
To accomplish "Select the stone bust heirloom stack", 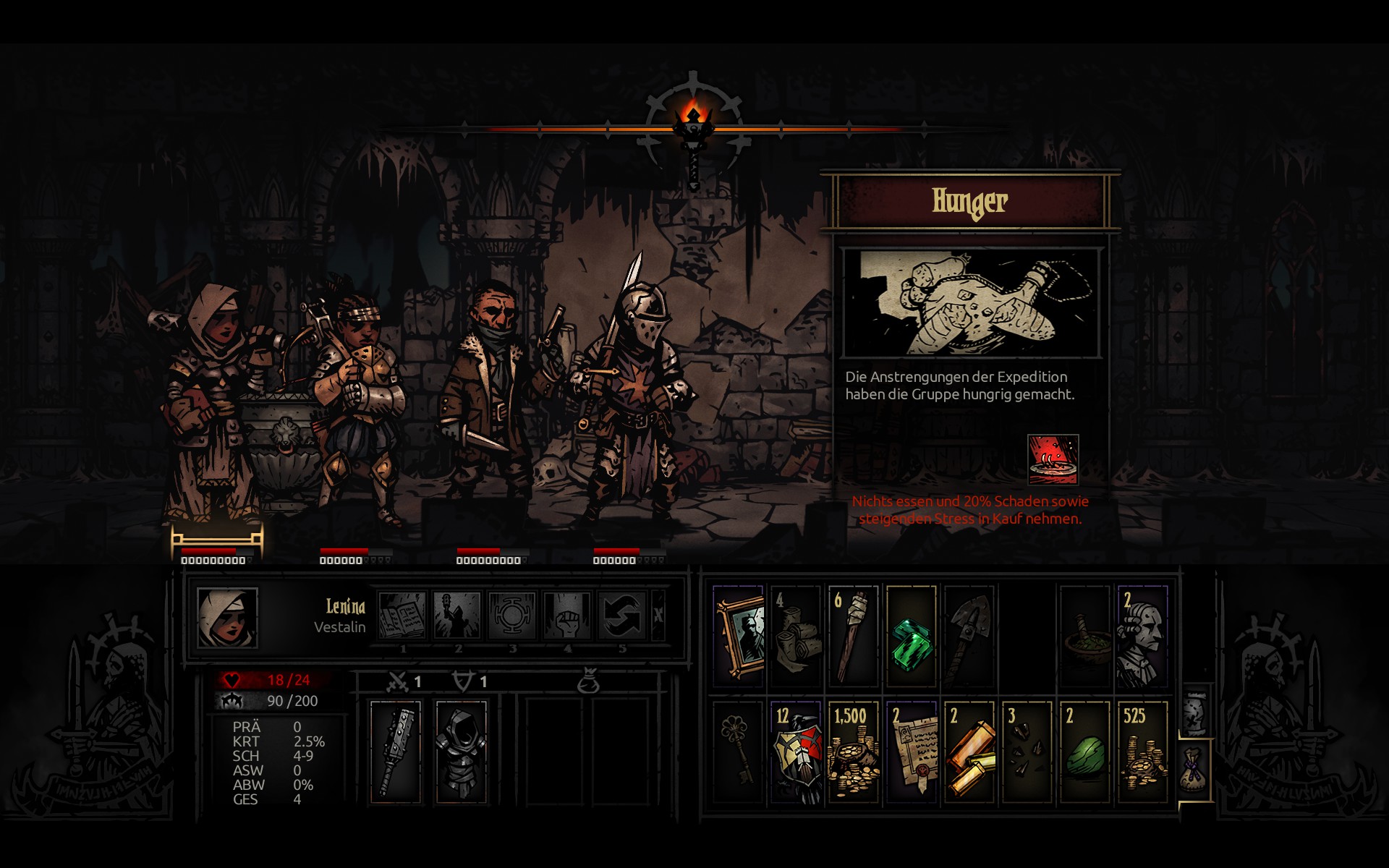I will pos(1142,637).
